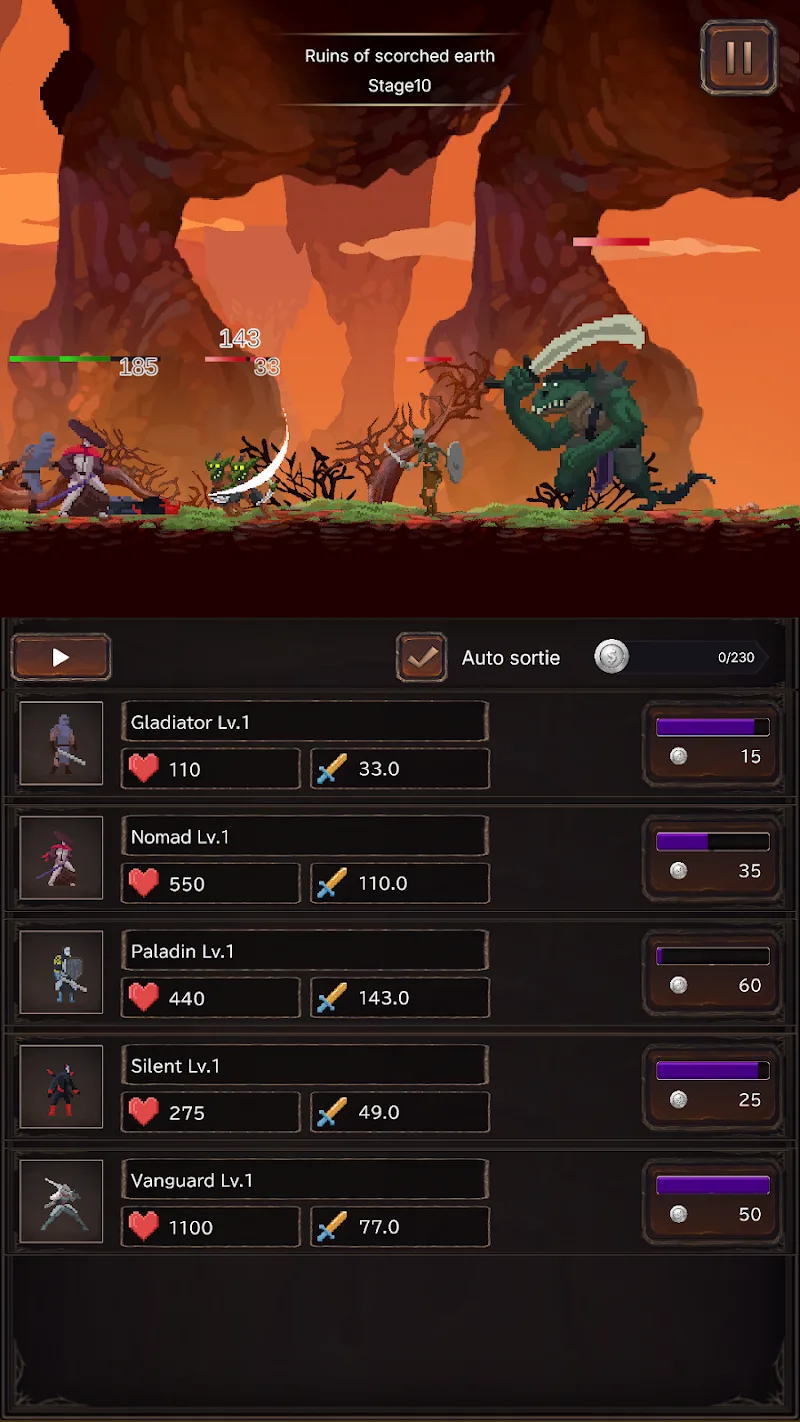This screenshot has width=800, height=1422.
Task: Summon Gladiator for 15 coins
Action: 712,743
